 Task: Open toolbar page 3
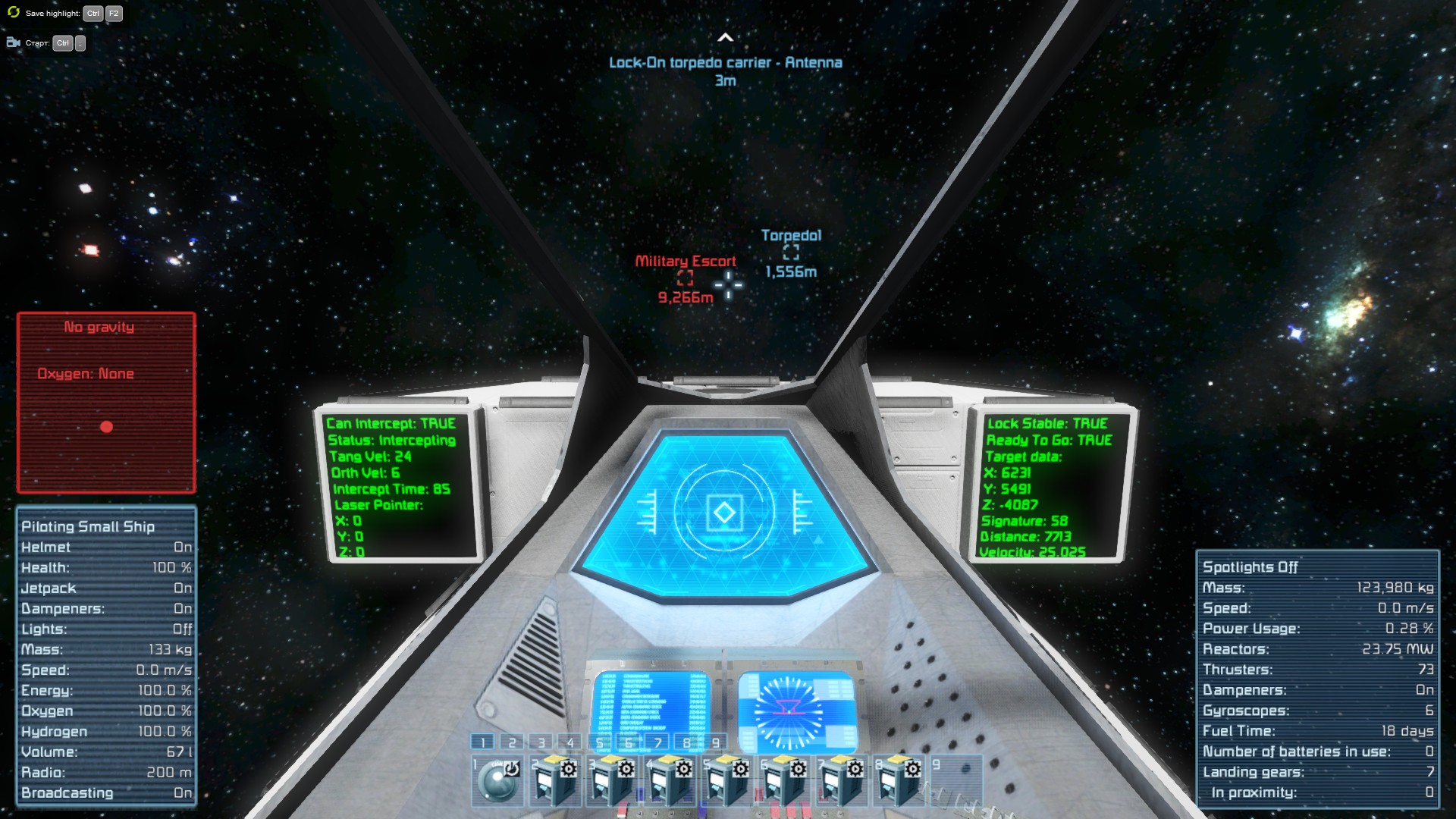541,742
